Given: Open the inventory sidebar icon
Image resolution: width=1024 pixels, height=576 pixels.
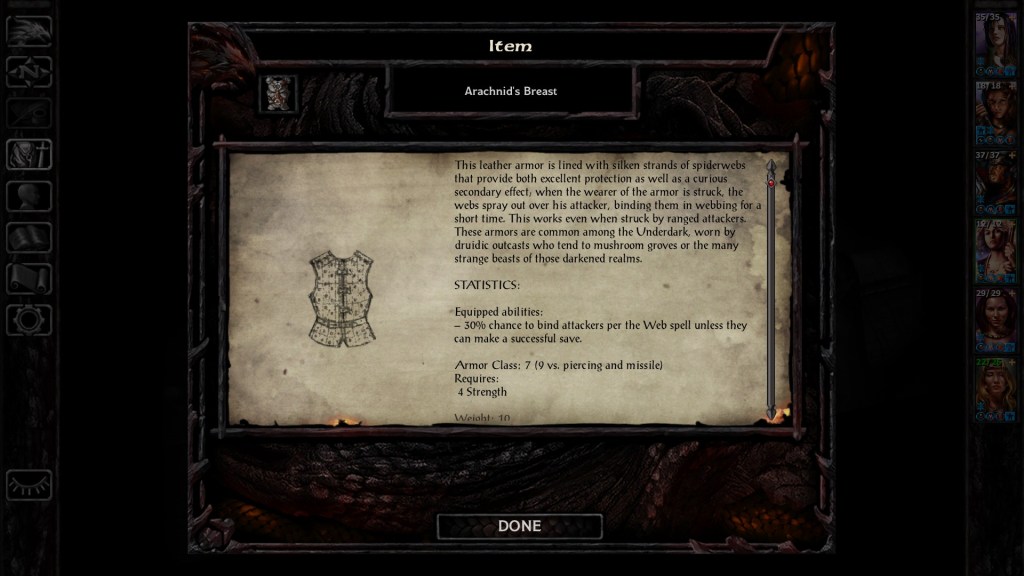Looking at the screenshot, I should click(x=29, y=155).
